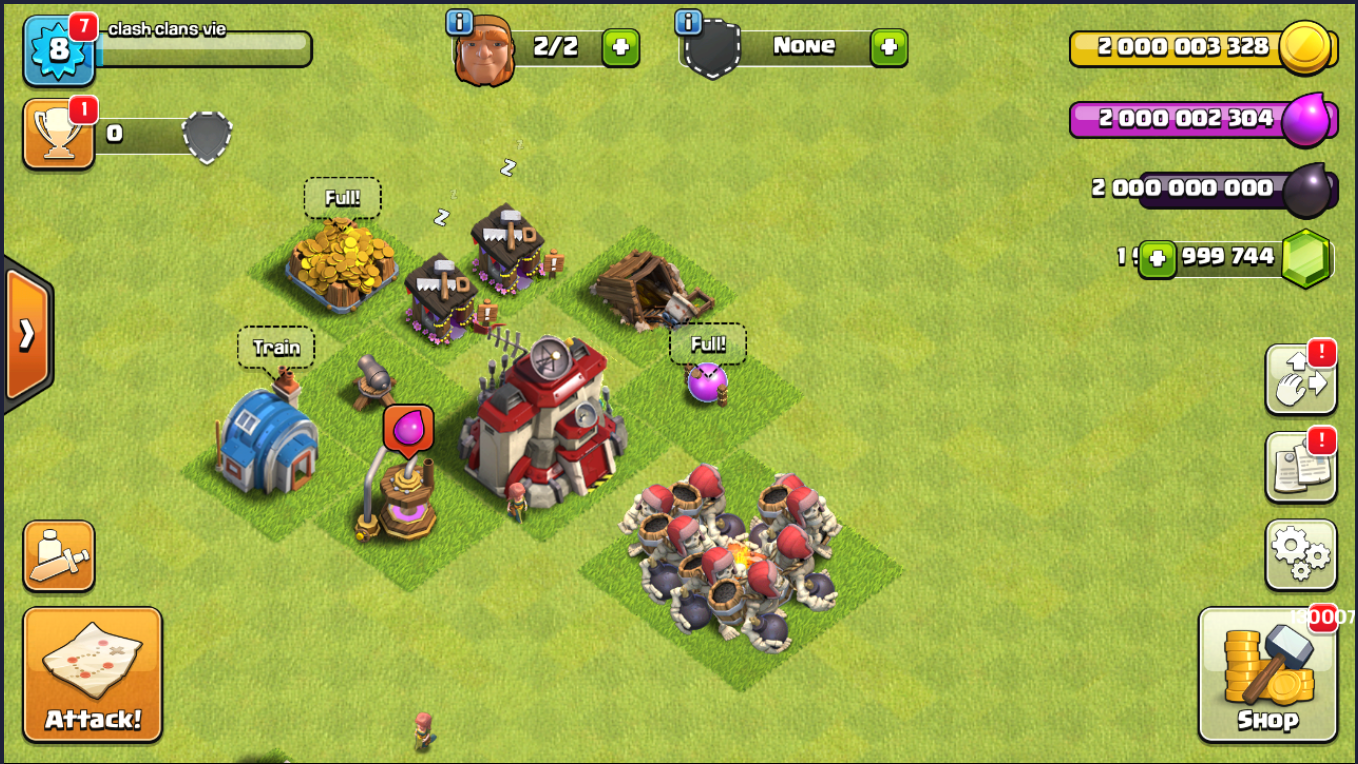
Task: Tap the Train label above the barracks
Action: [x=276, y=347]
